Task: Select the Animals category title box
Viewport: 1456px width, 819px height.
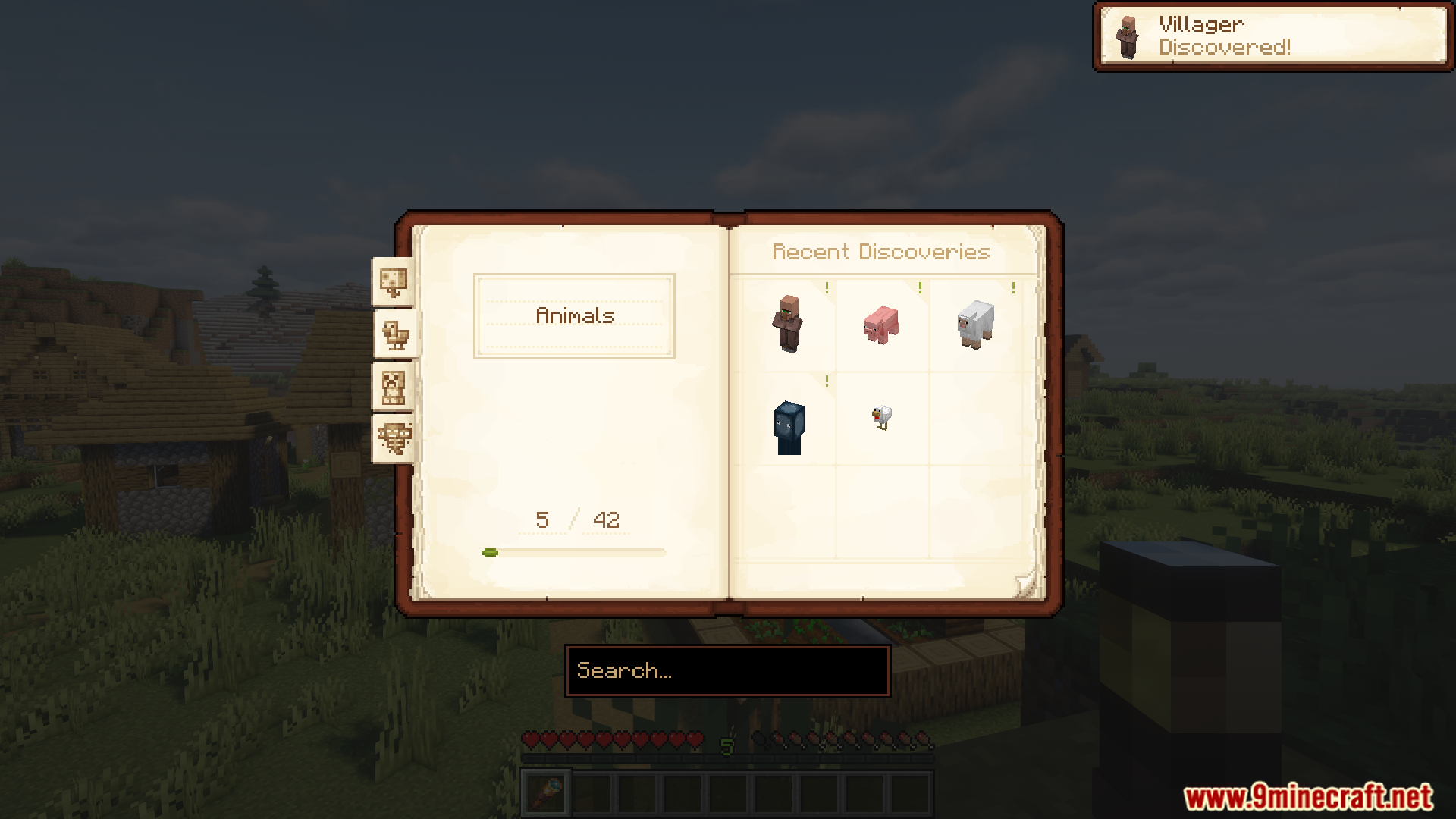Action: (x=574, y=316)
